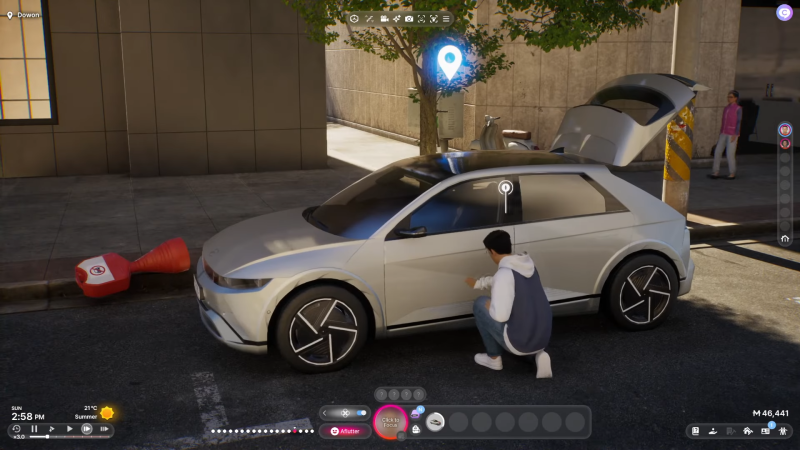Open the video camera recording tool
This screenshot has width=800, height=450.
click(383, 19)
